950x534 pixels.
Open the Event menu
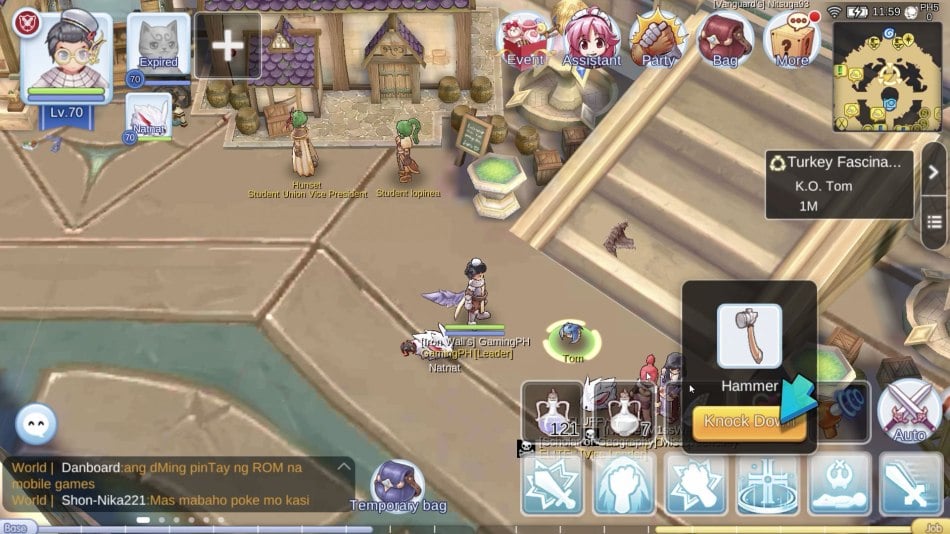point(525,40)
